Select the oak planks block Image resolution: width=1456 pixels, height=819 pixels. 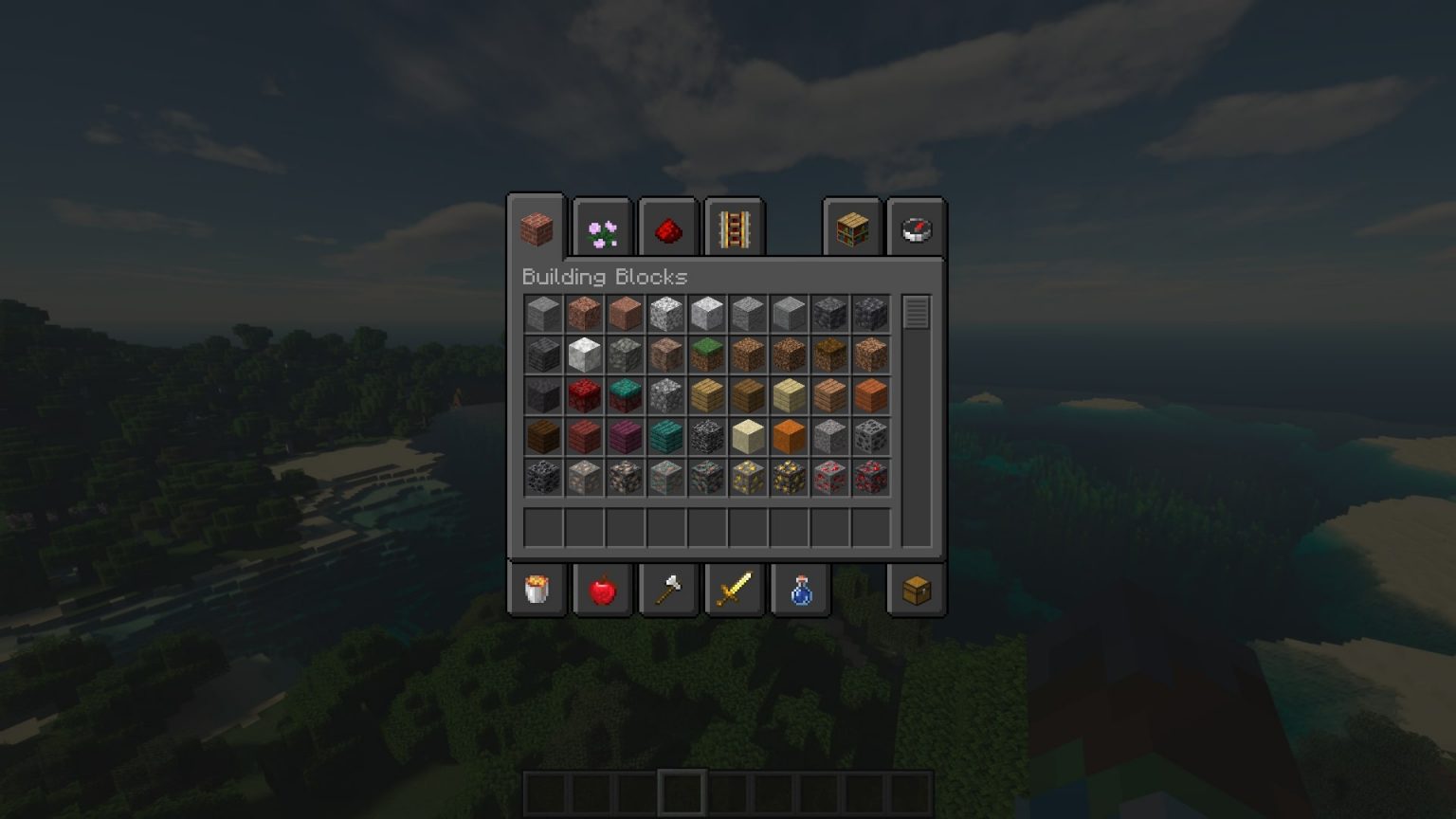[x=707, y=395]
